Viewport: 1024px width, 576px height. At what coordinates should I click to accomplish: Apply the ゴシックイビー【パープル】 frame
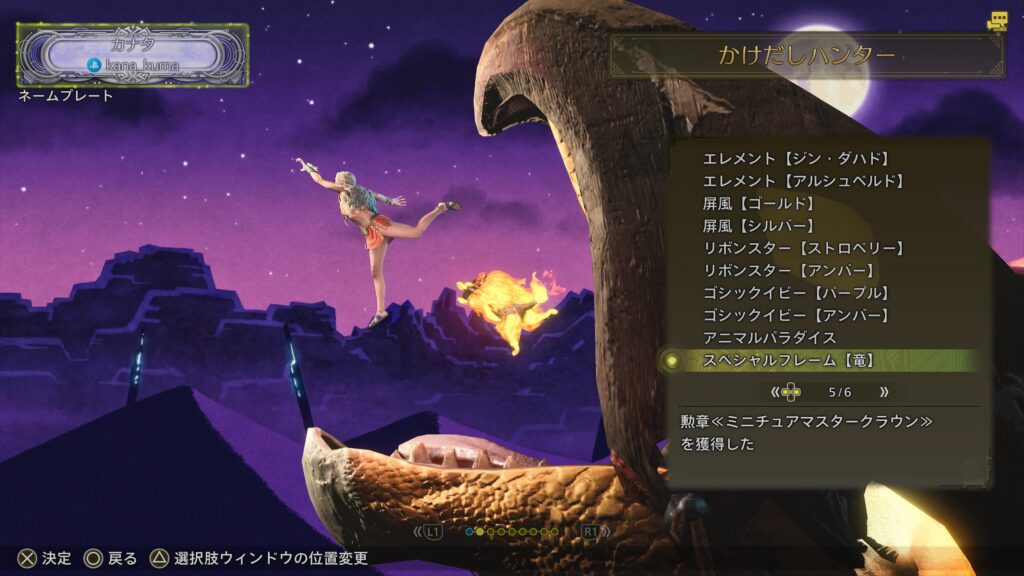click(796, 293)
